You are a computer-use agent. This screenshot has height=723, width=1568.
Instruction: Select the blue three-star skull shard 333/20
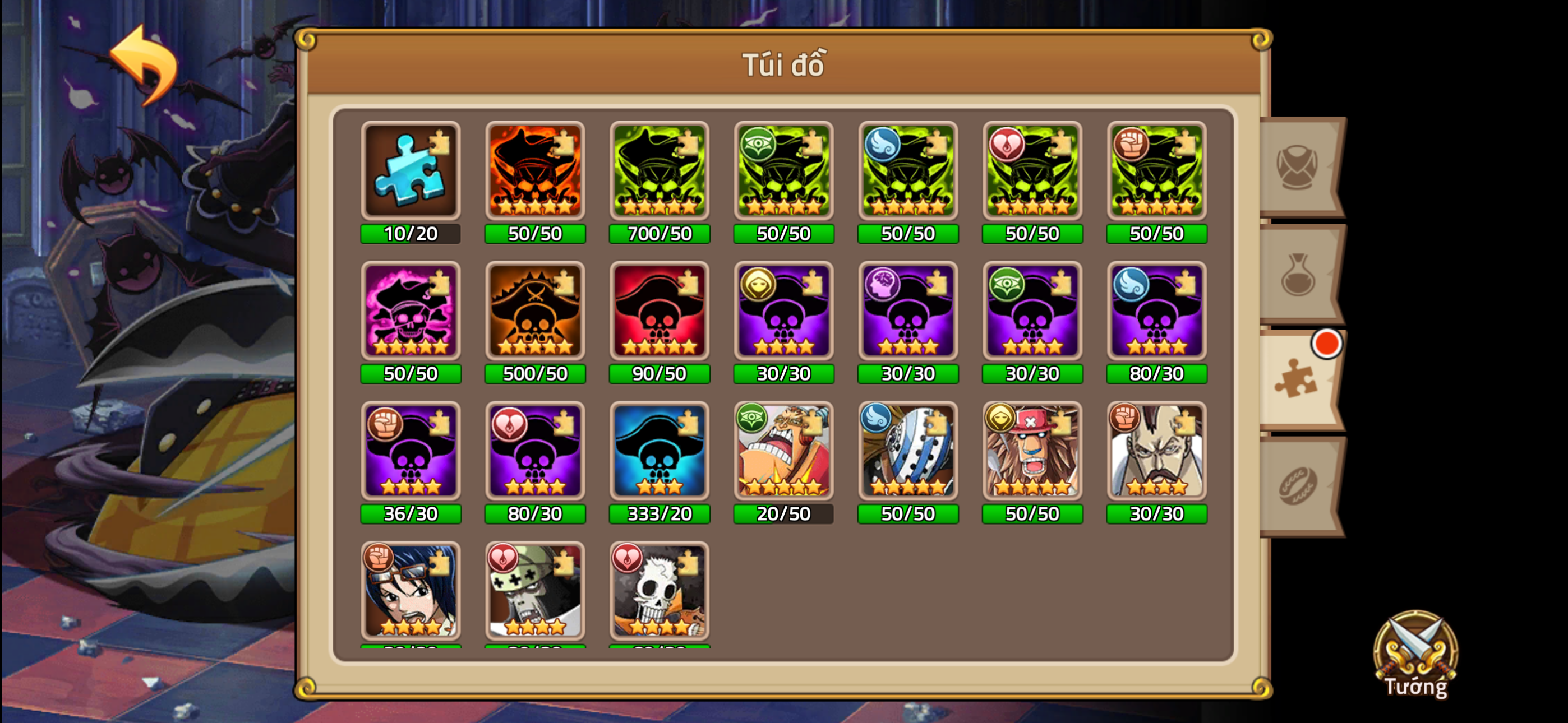tap(659, 452)
